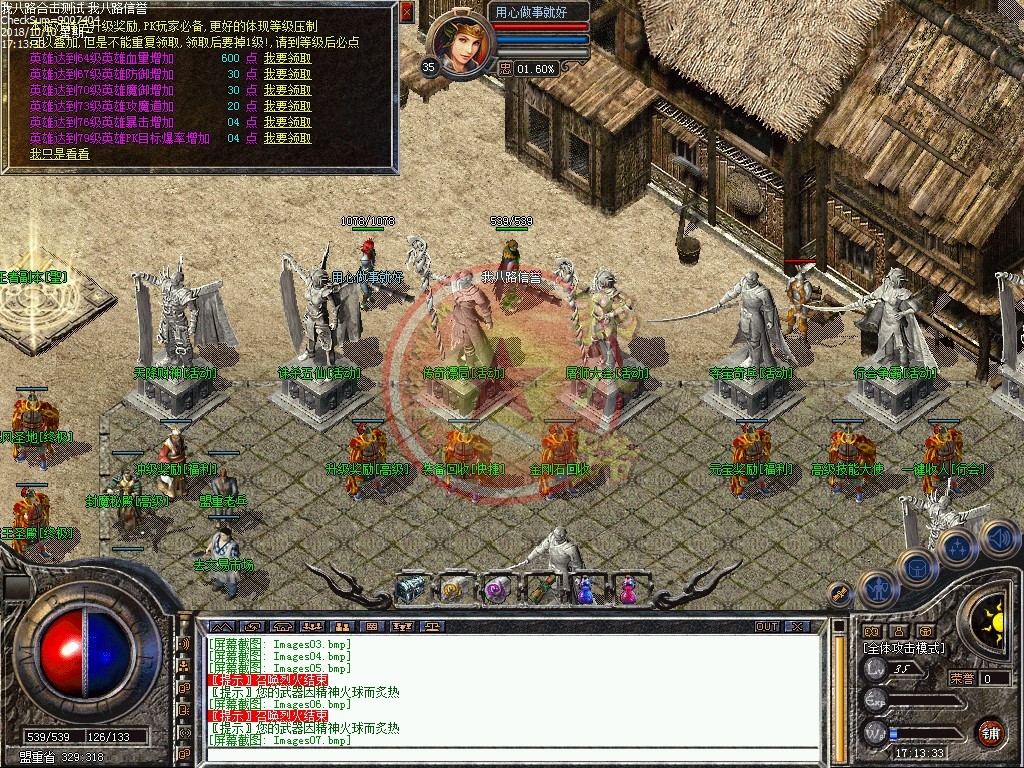Screen dimensions: 1024x768
Task: Select the treasure chest belt slot
Action: point(412,589)
